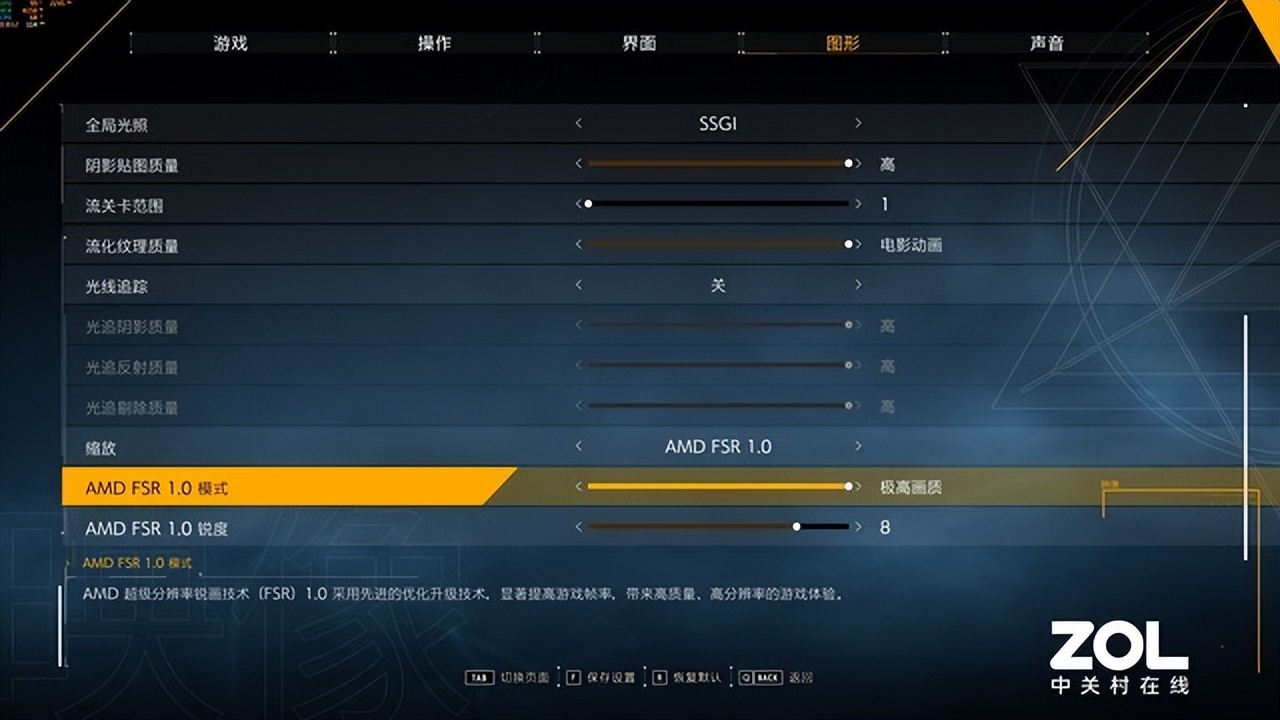
Task: Lower 流化纹理质量 with the left arrow
Action: (578, 244)
